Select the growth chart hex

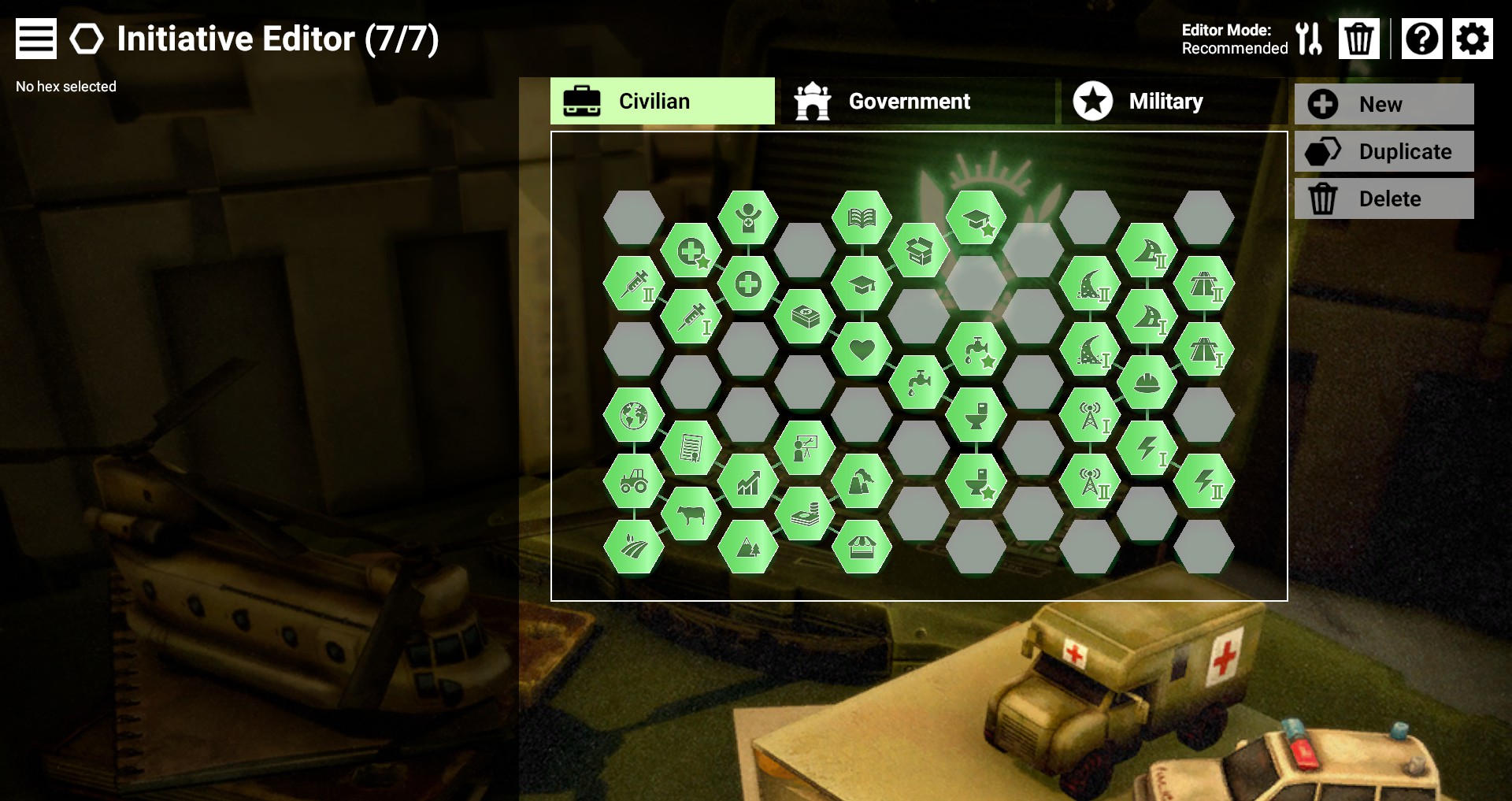[748, 481]
